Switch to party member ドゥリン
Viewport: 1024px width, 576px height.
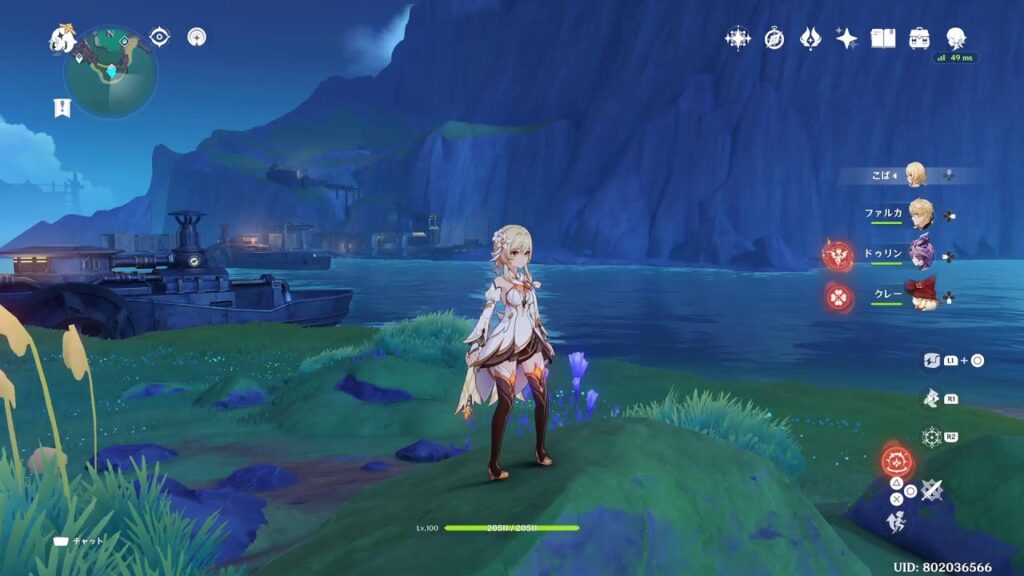(x=918, y=255)
